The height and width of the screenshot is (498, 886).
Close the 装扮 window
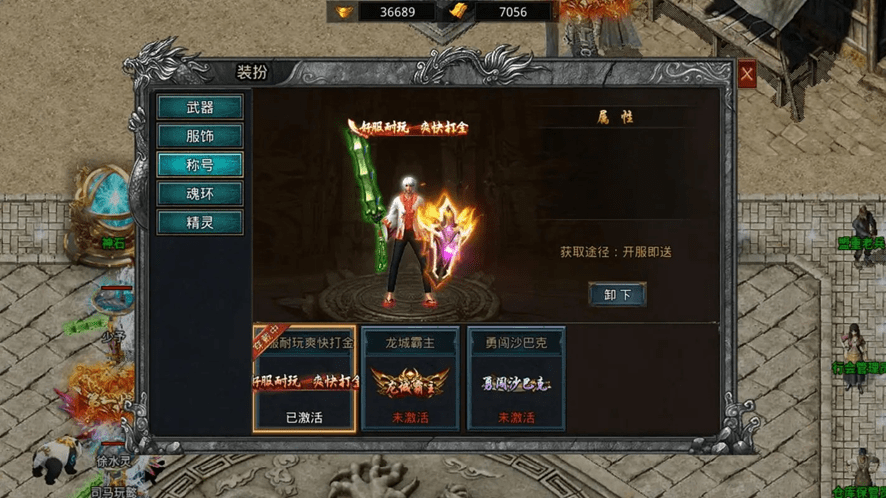pyautogui.click(x=747, y=74)
